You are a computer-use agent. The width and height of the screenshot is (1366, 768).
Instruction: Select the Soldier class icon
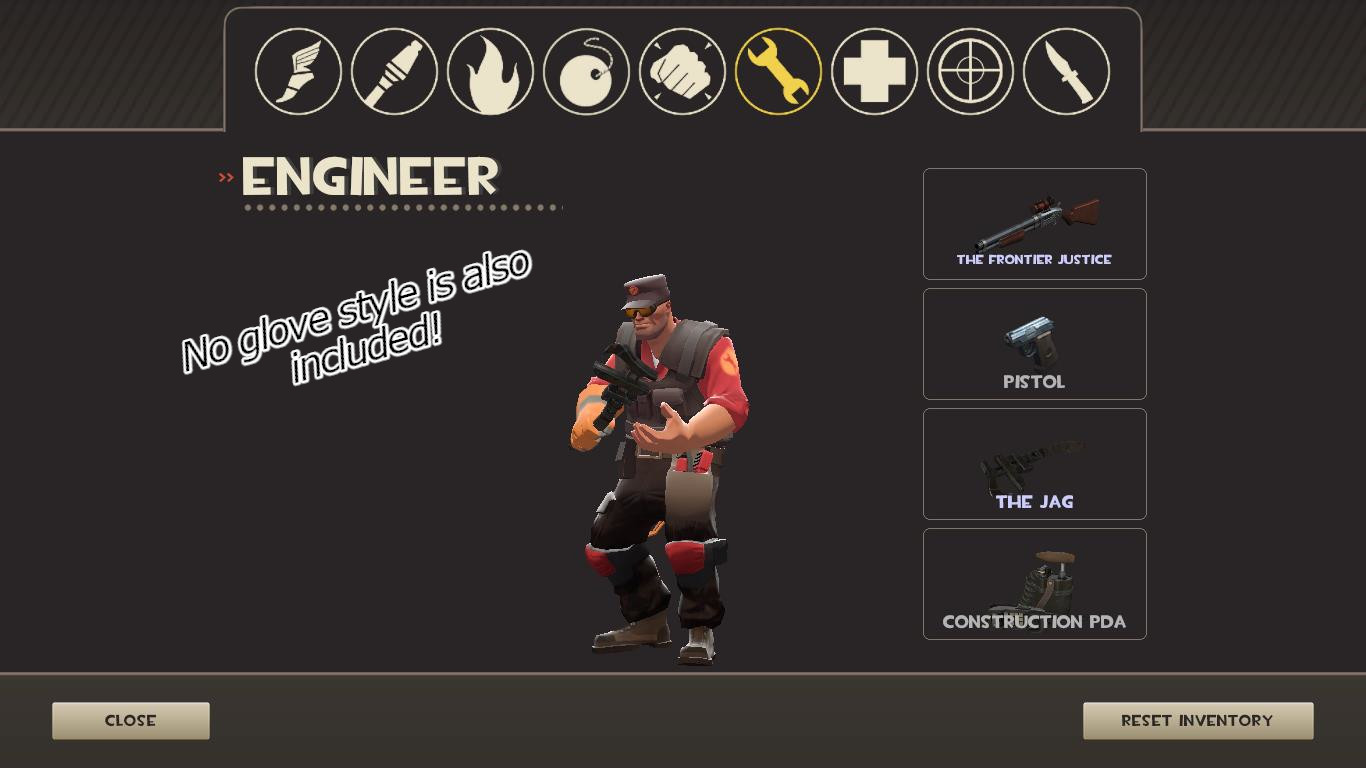(x=393, y=70)
